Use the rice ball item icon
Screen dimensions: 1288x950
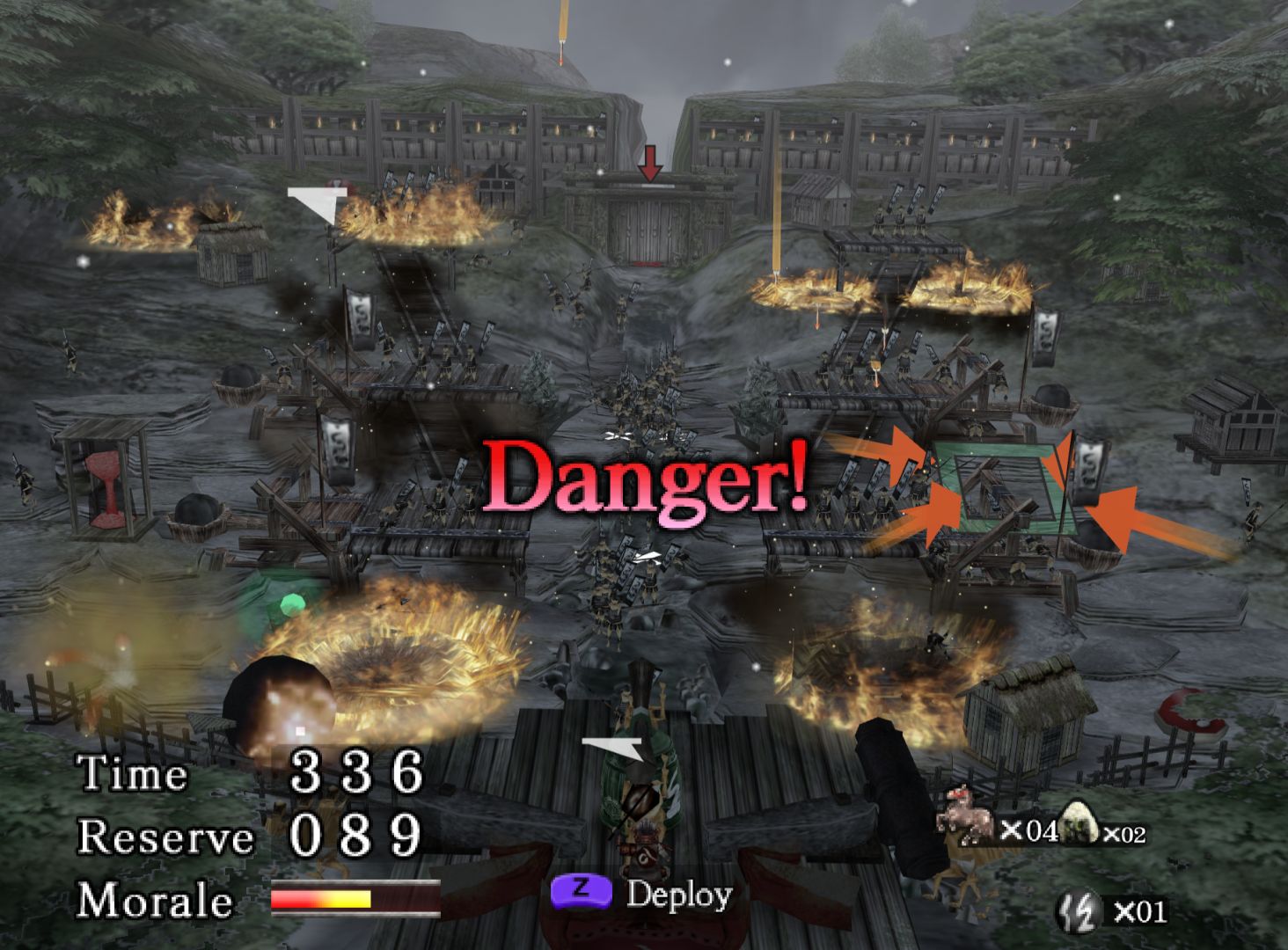coord(1077,824)
